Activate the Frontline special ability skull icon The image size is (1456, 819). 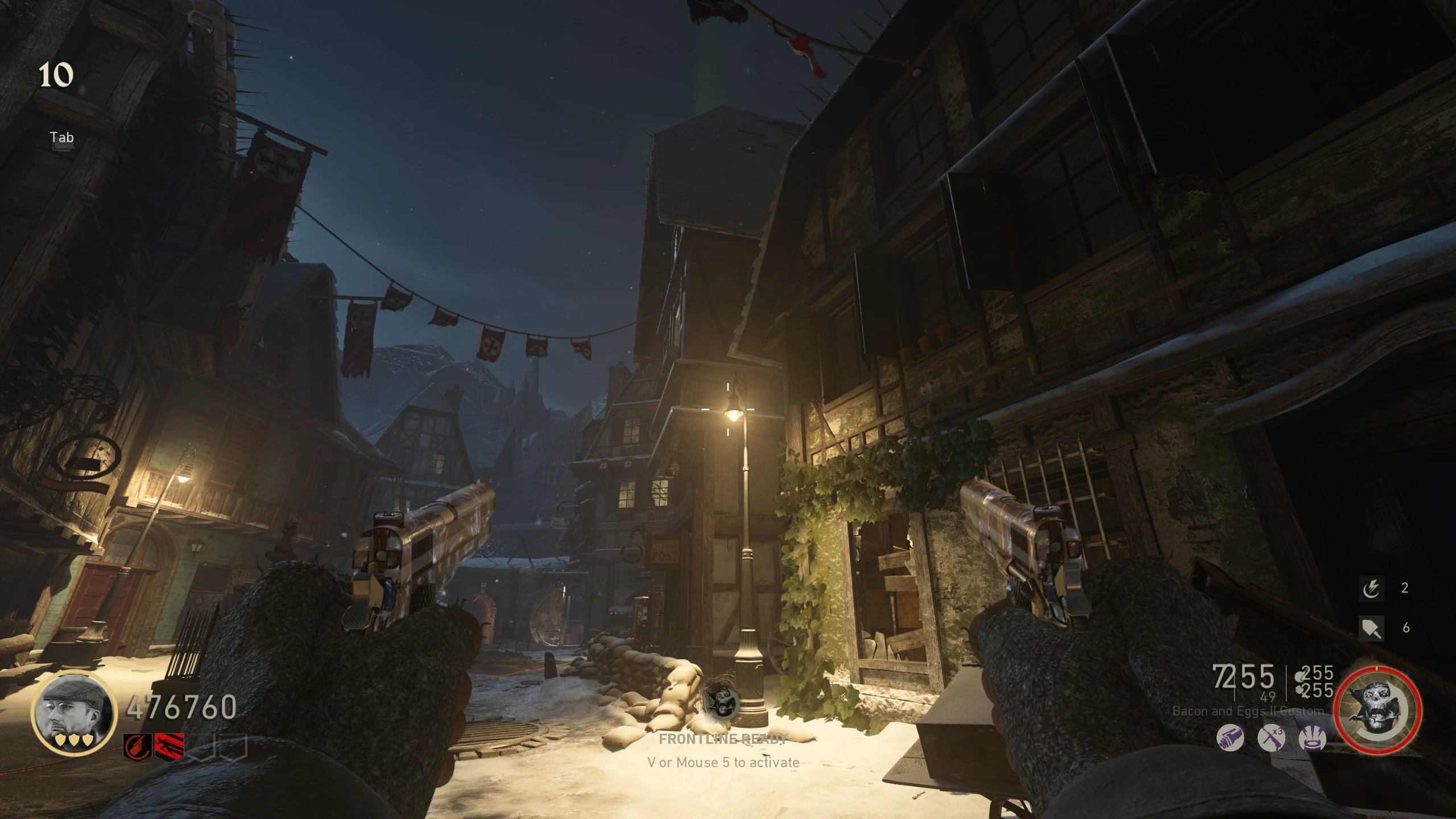point(1378,711)
